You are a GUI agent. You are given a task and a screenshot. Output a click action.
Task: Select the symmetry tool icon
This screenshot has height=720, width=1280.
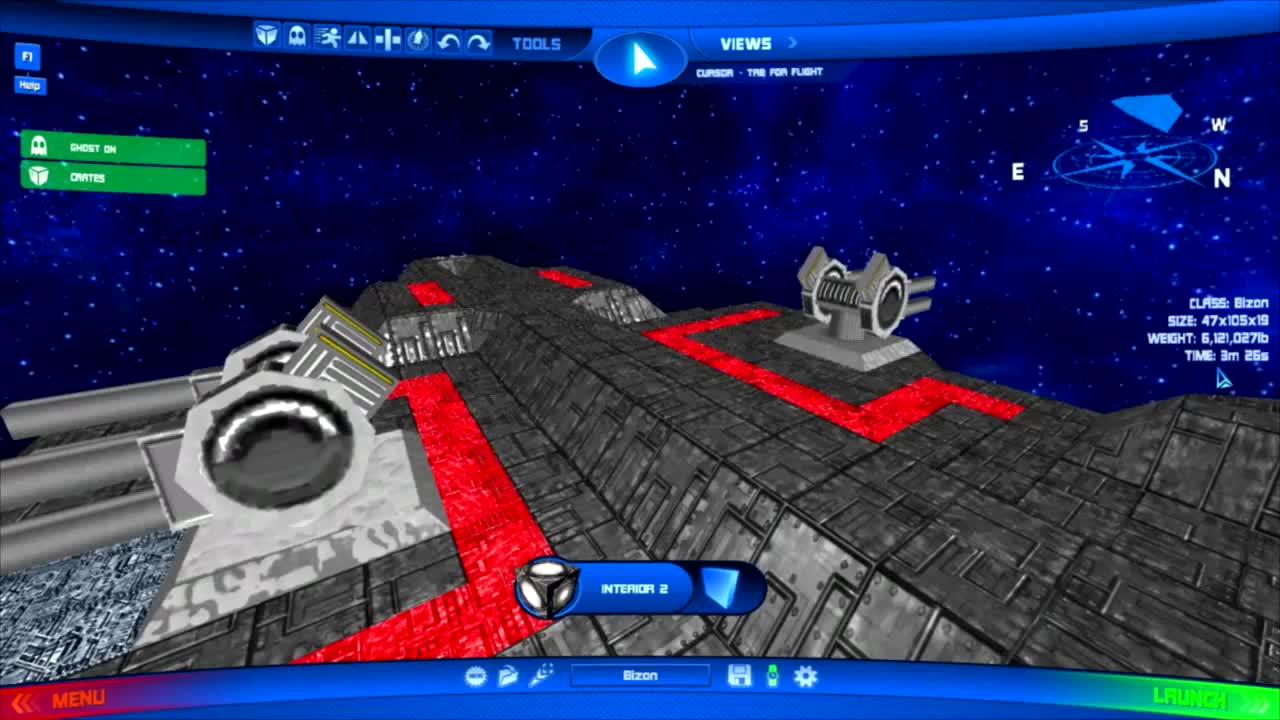386,40
